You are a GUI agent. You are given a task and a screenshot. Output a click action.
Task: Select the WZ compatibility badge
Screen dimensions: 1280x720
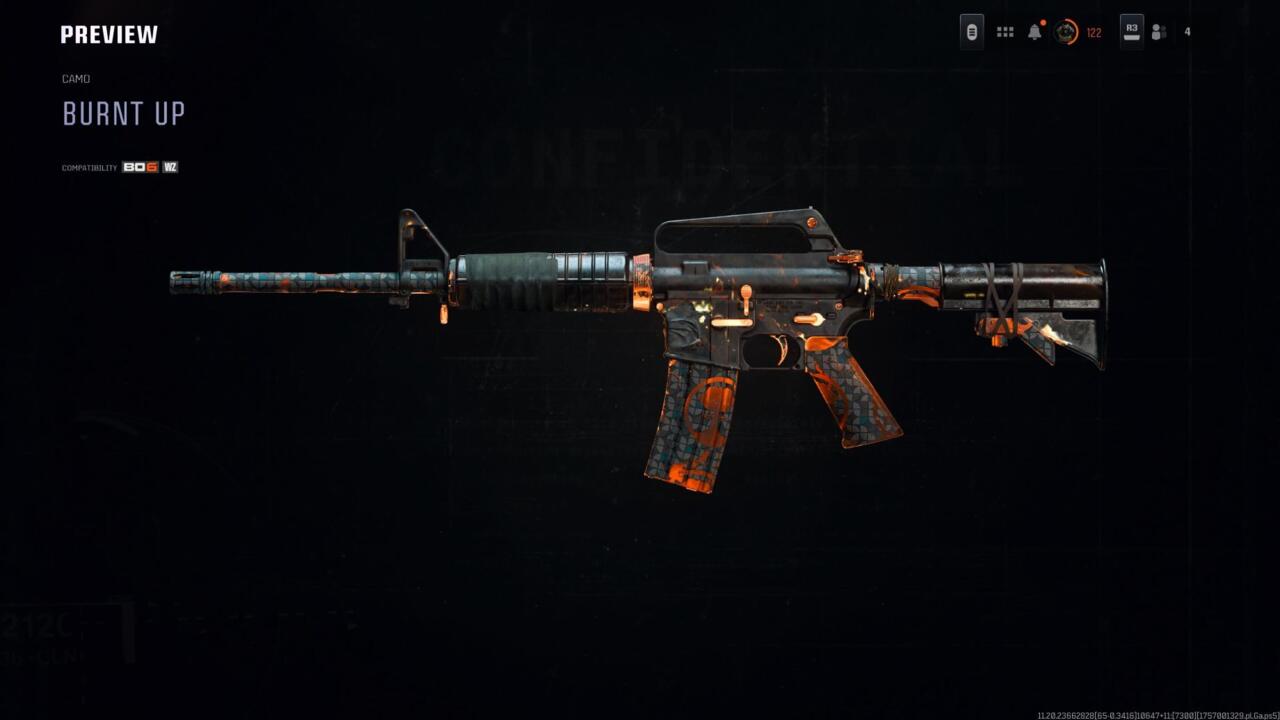click(x=172, y=167)
